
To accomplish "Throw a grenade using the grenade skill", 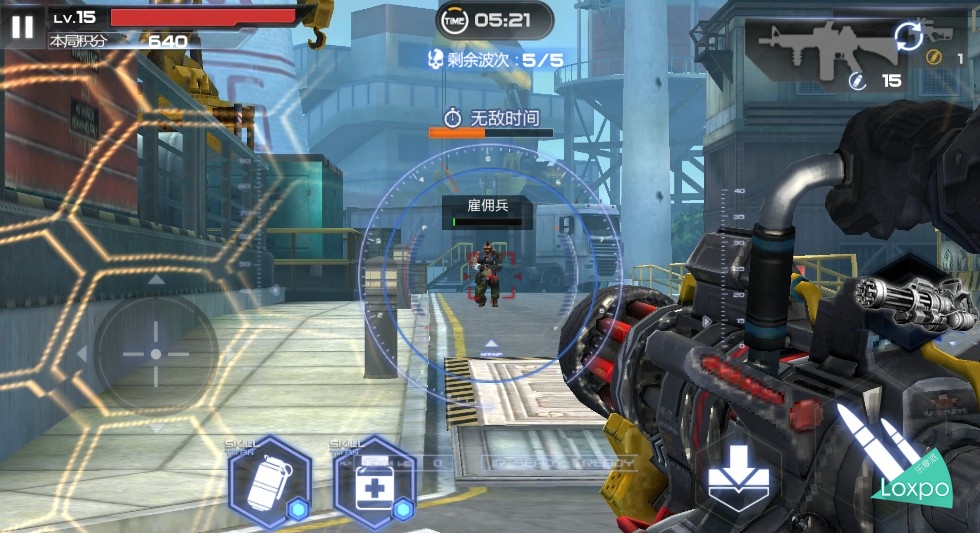I will click(x=269, y=482).
